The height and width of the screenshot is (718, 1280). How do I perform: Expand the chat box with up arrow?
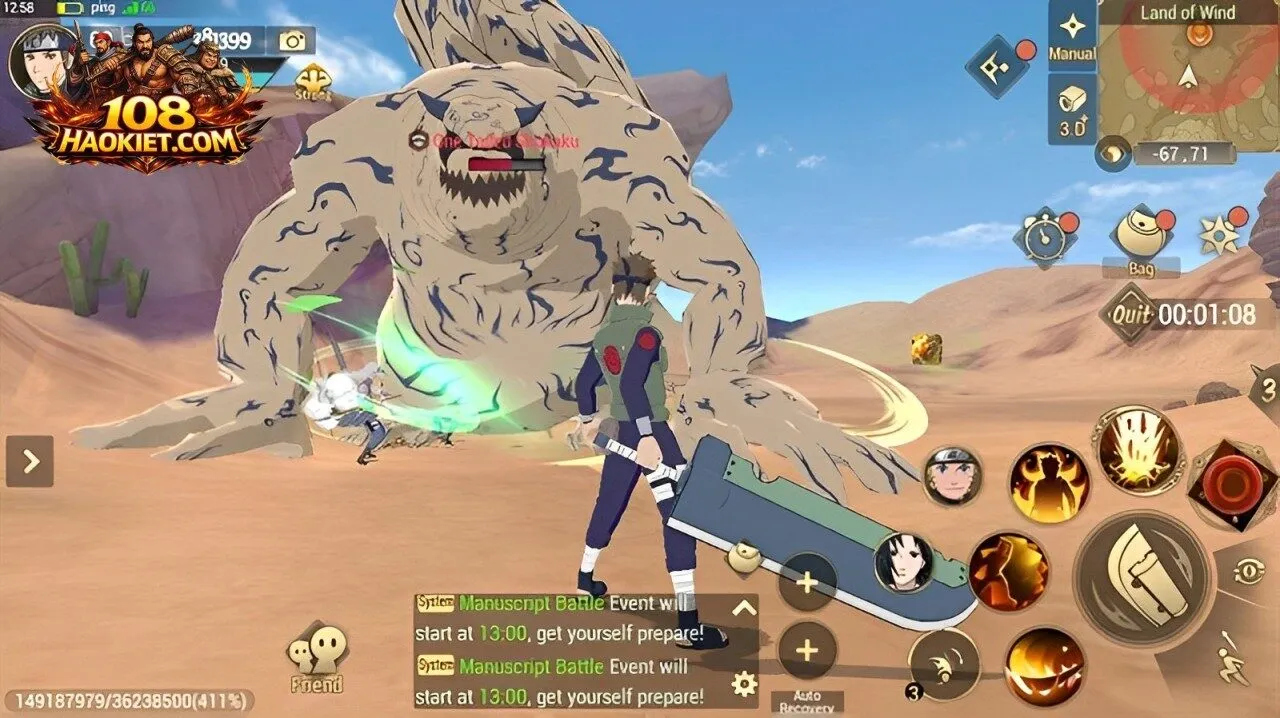(x=743, y=607)
